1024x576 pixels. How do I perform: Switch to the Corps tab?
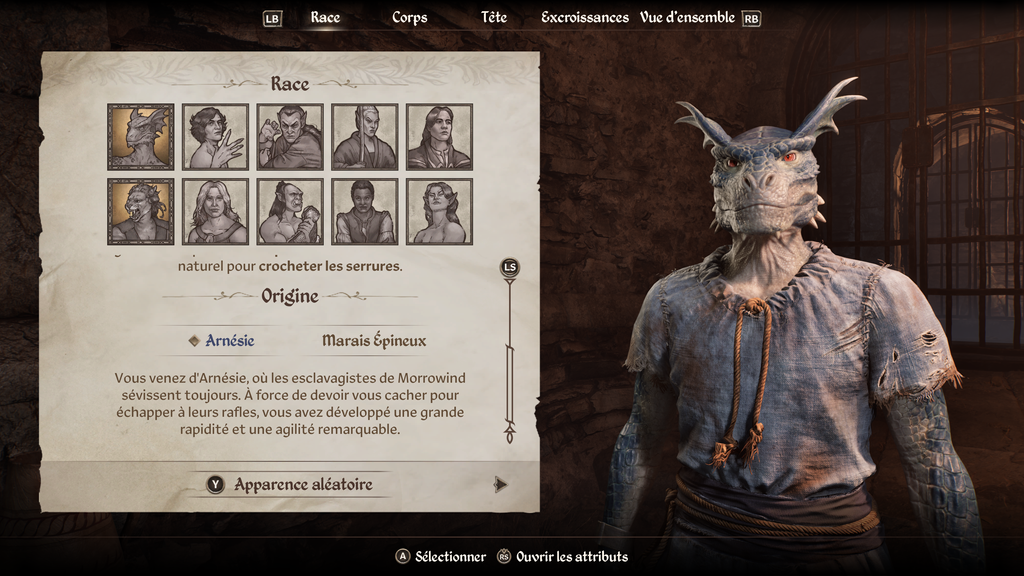tap(409, 18)
